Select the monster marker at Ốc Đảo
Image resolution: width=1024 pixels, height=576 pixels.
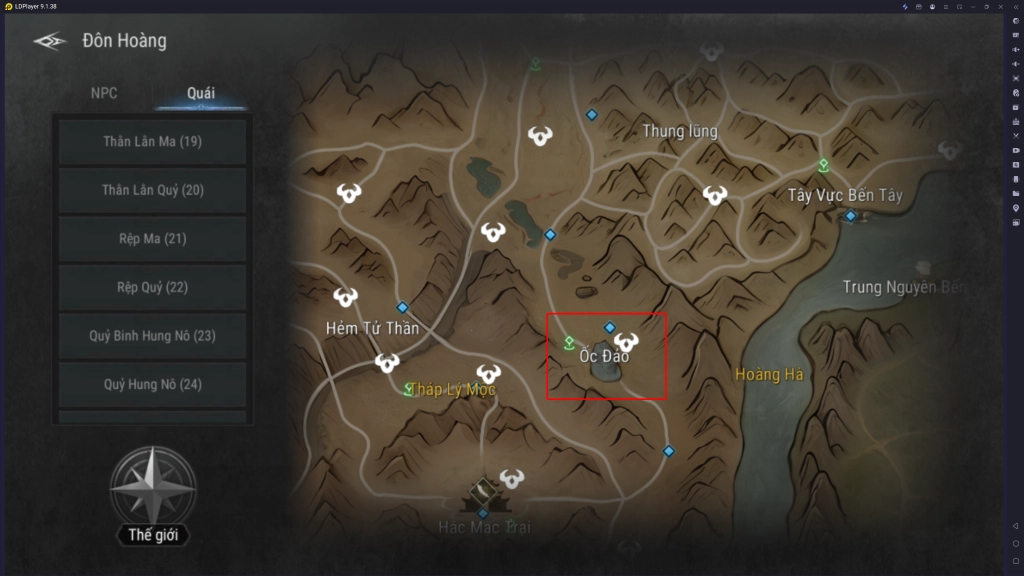(x=626, y=343)
